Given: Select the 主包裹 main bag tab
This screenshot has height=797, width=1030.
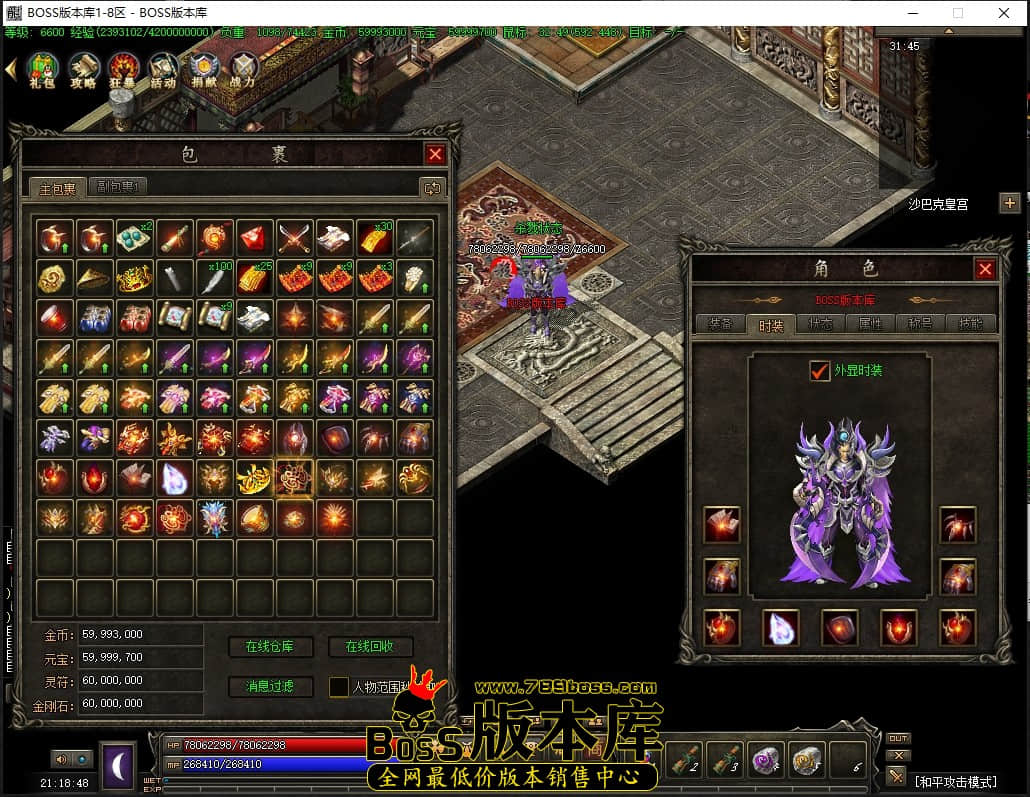Looking at the screenshot, I should 57,187.
